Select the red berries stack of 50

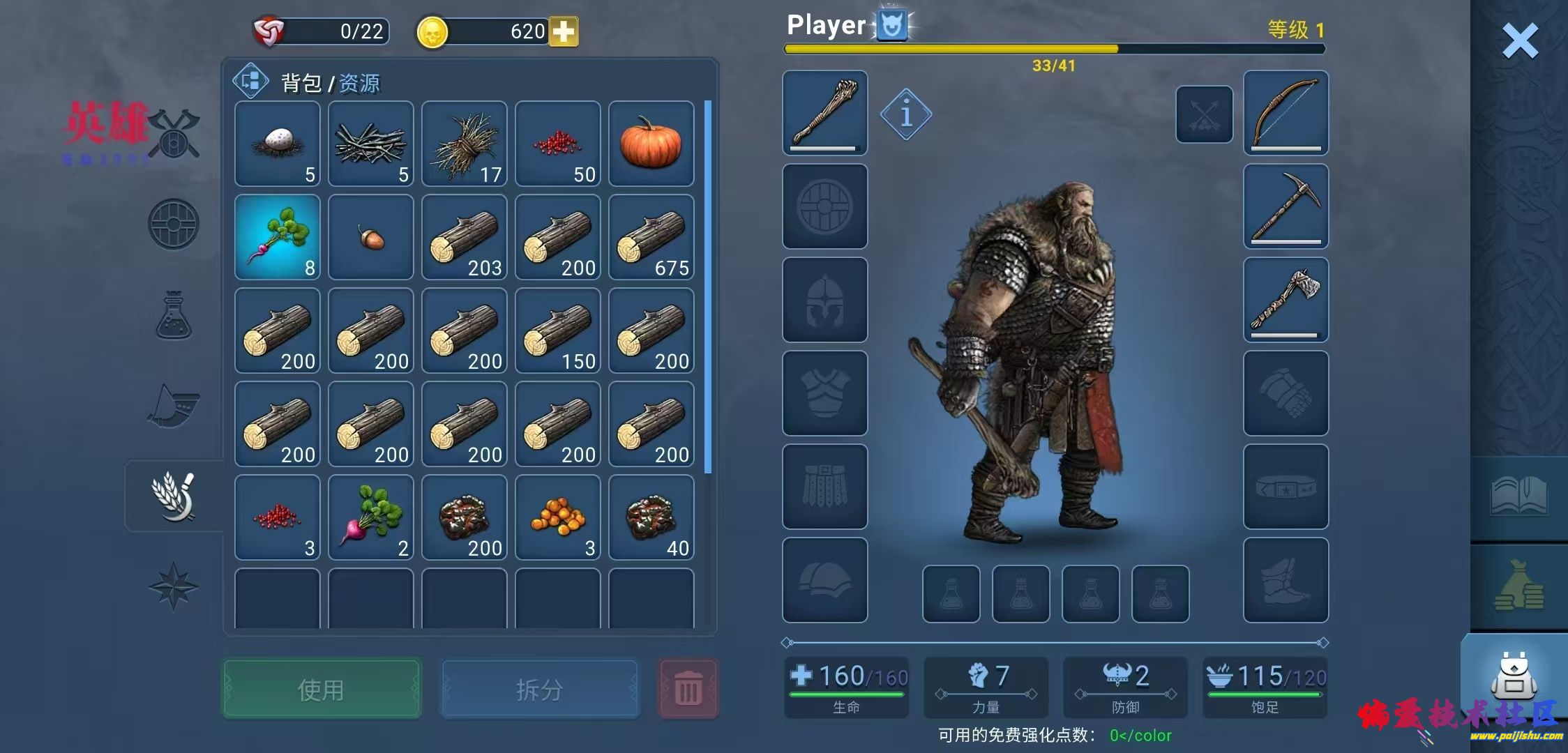click(x=557, y=144)
